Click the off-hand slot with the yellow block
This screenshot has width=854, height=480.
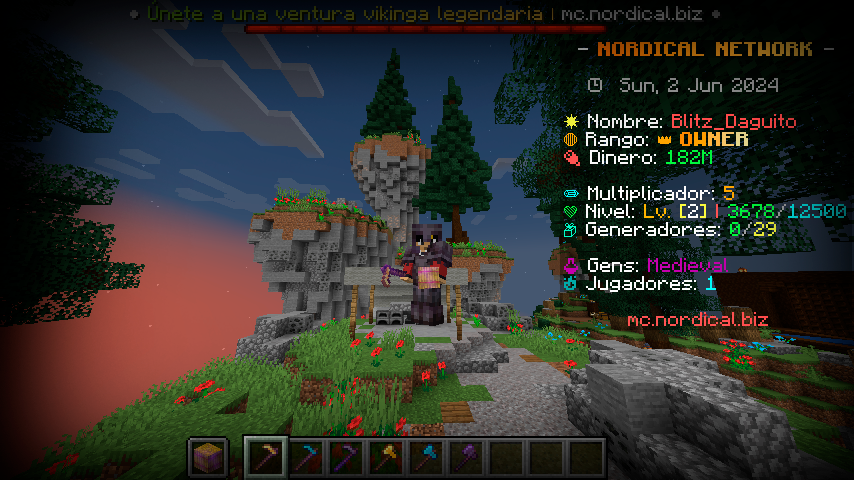pyautogui.click(x=208, y=458)
